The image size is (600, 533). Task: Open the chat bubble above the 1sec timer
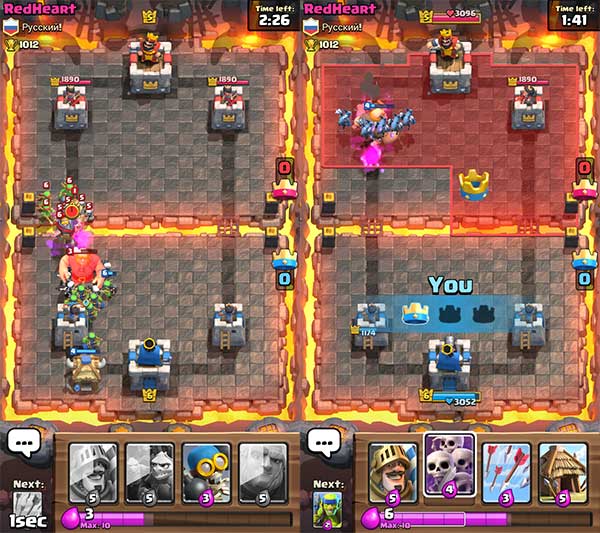point(23,443)
